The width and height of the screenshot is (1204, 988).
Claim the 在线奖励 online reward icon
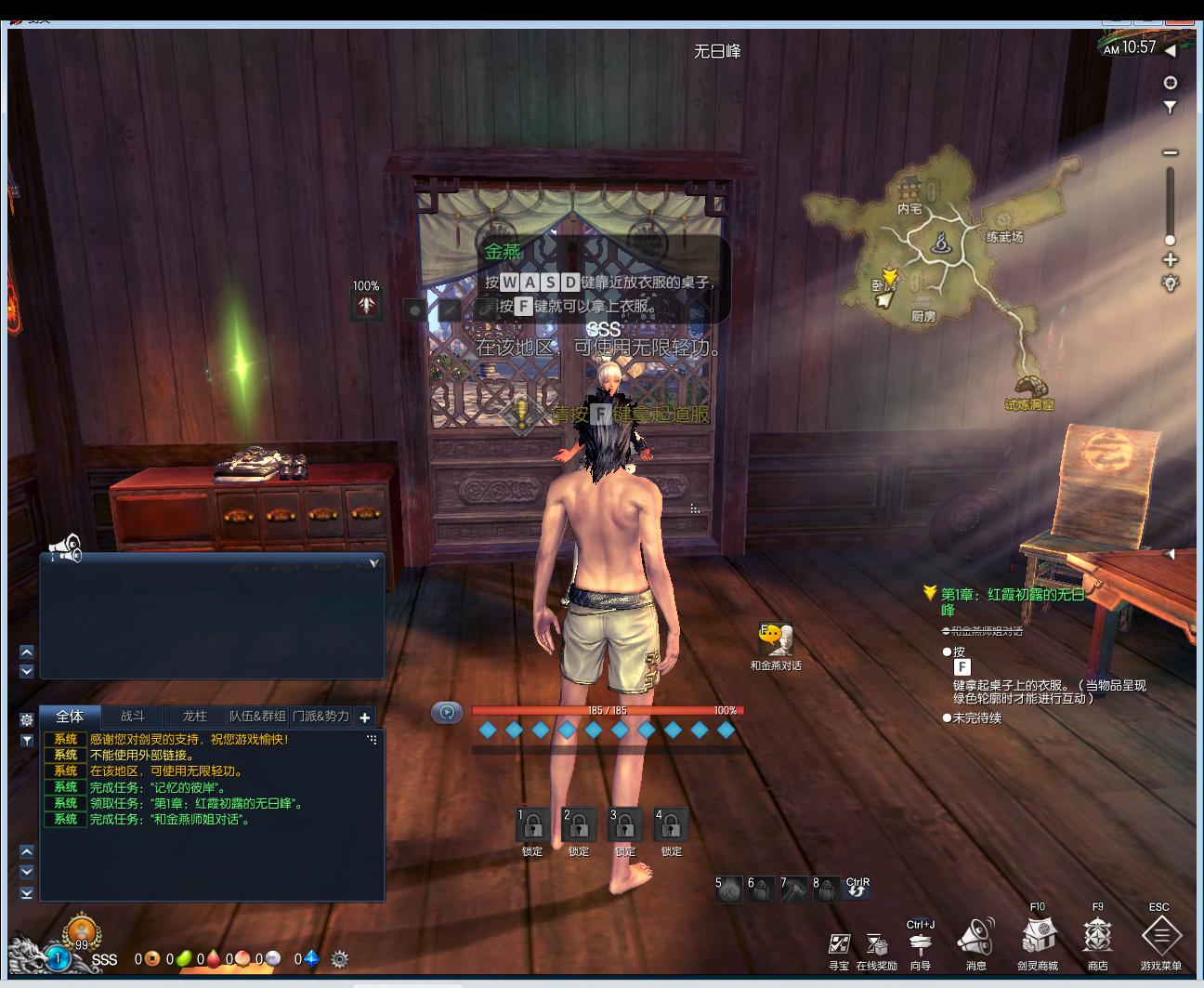876,945
